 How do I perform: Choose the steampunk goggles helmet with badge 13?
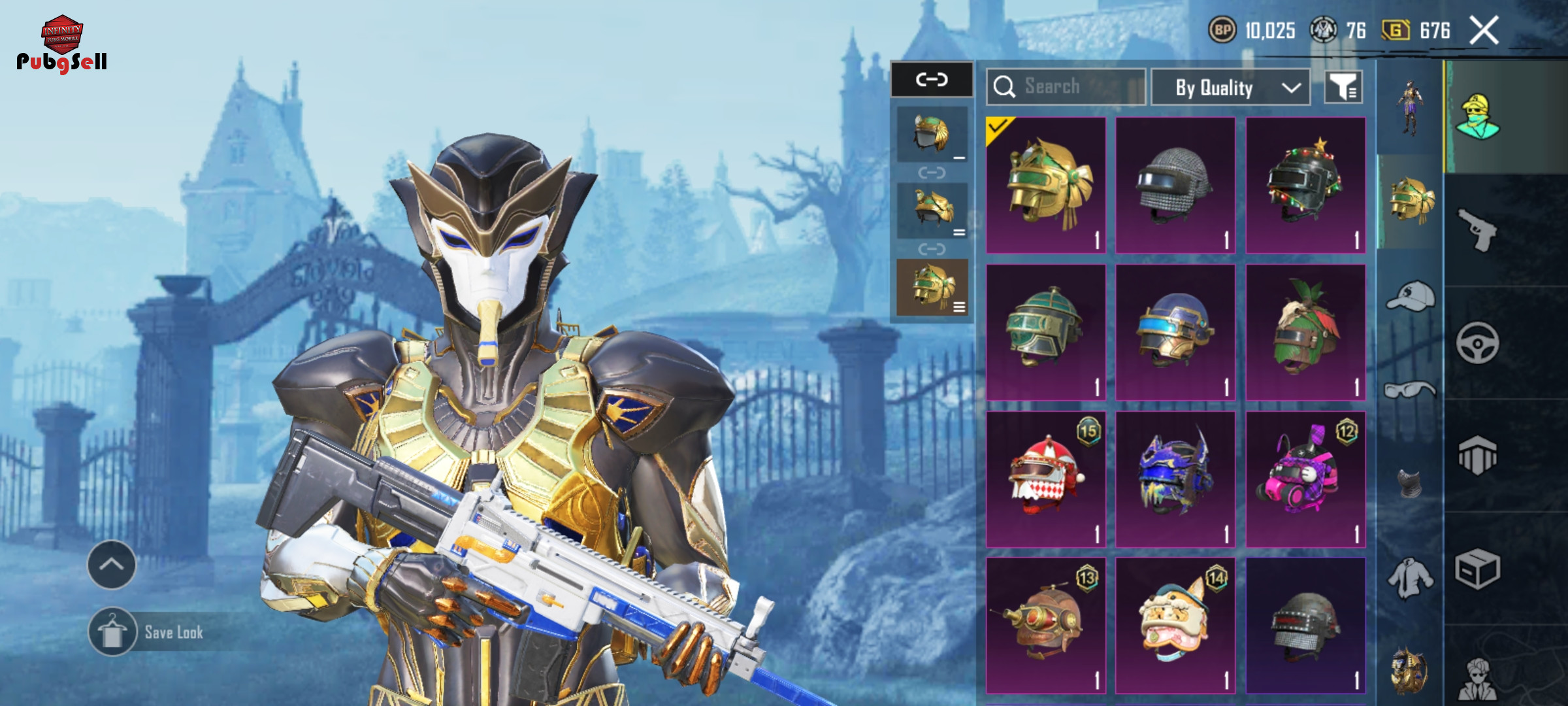[x=1046, y=626]
